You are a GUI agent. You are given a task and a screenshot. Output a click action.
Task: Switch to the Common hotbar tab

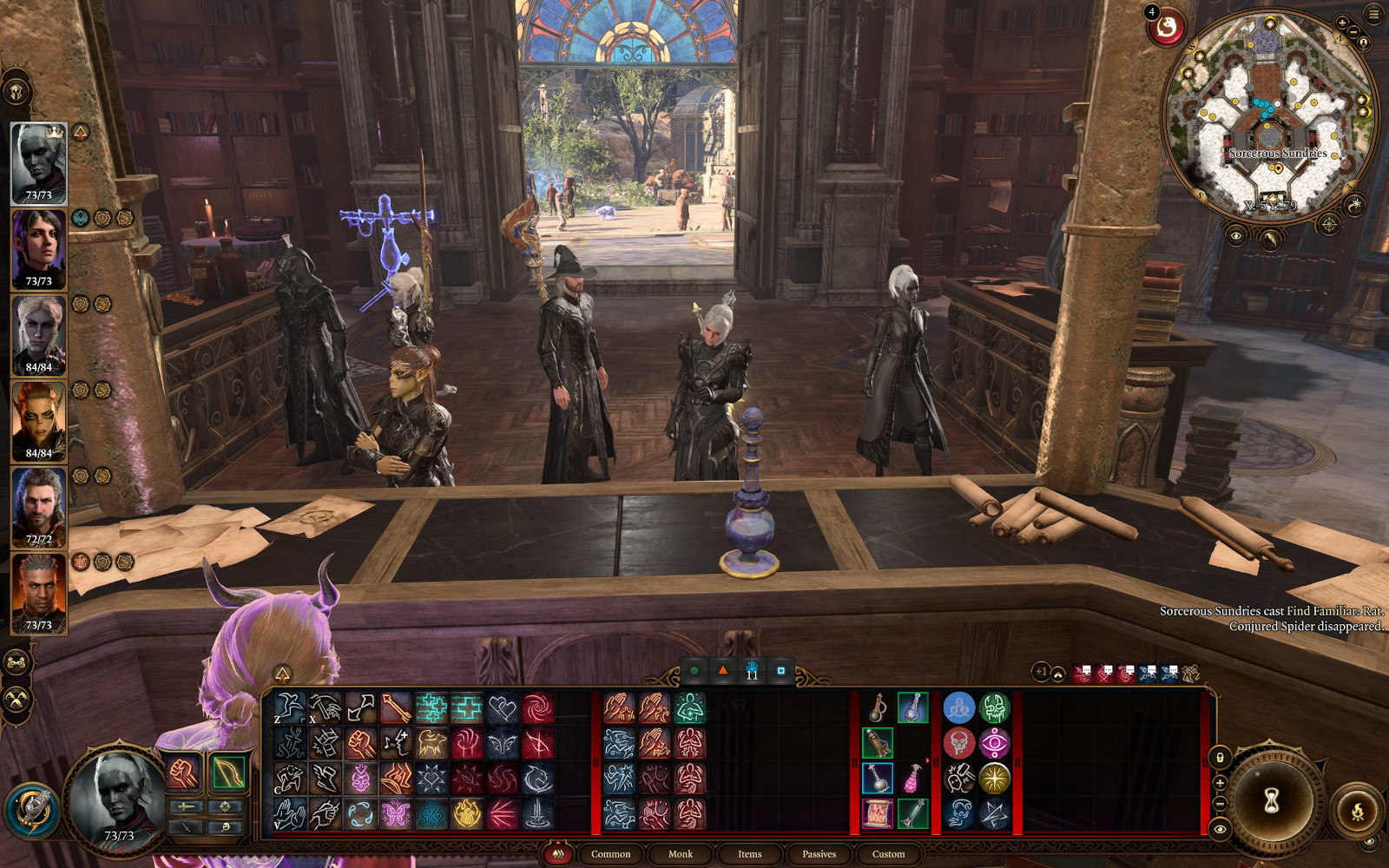click(x=610, y=854)
